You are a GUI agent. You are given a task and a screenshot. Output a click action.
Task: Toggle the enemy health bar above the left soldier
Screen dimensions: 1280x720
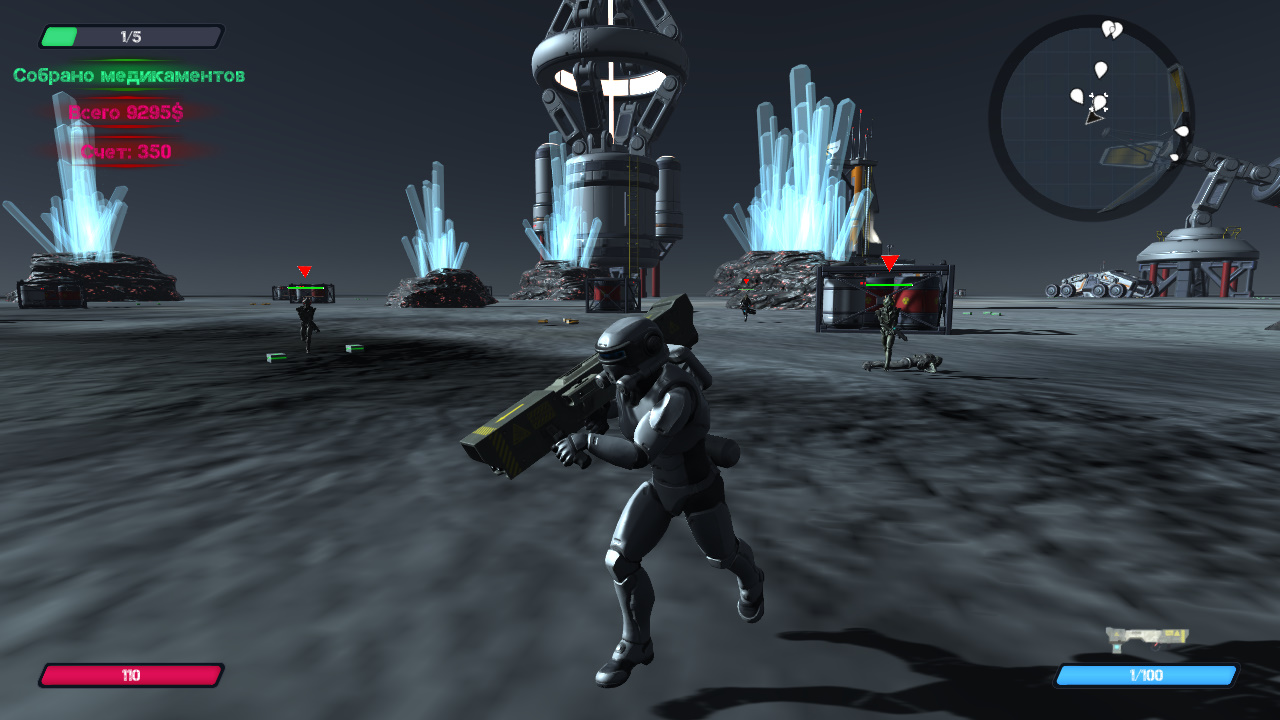tap(305, 286)
